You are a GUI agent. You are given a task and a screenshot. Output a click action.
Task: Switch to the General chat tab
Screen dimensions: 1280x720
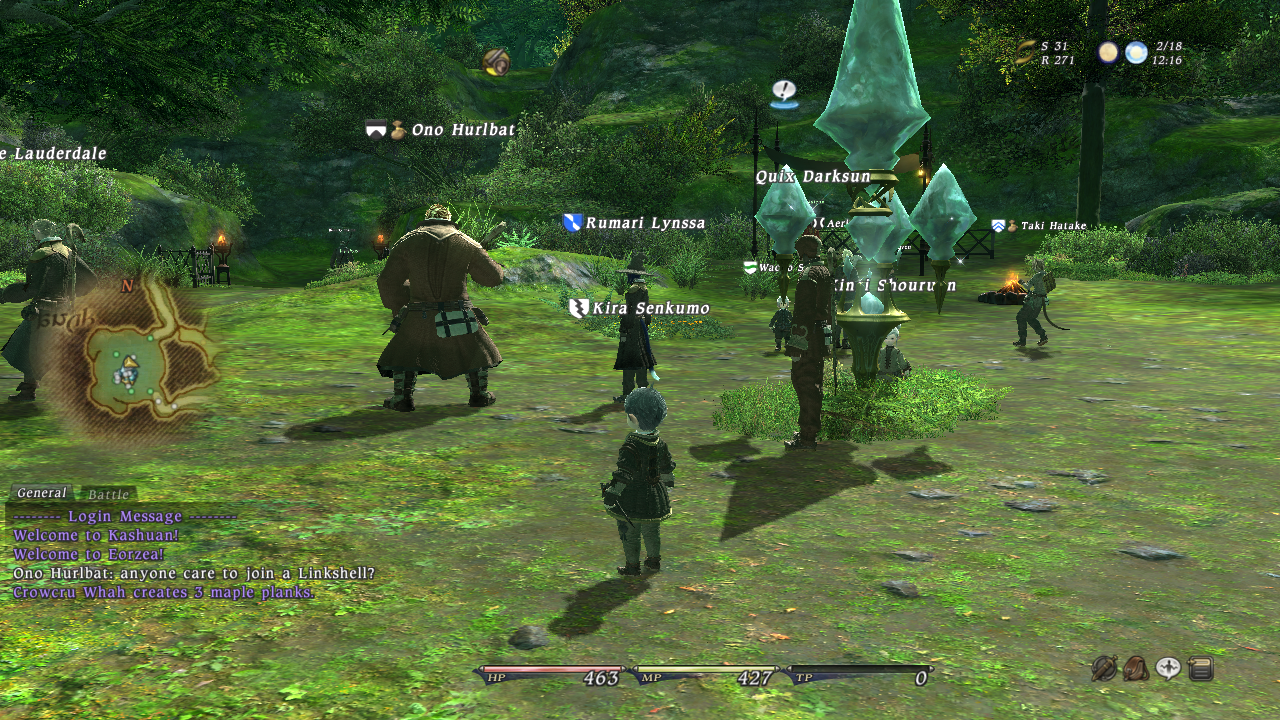[x=41, y=493]
